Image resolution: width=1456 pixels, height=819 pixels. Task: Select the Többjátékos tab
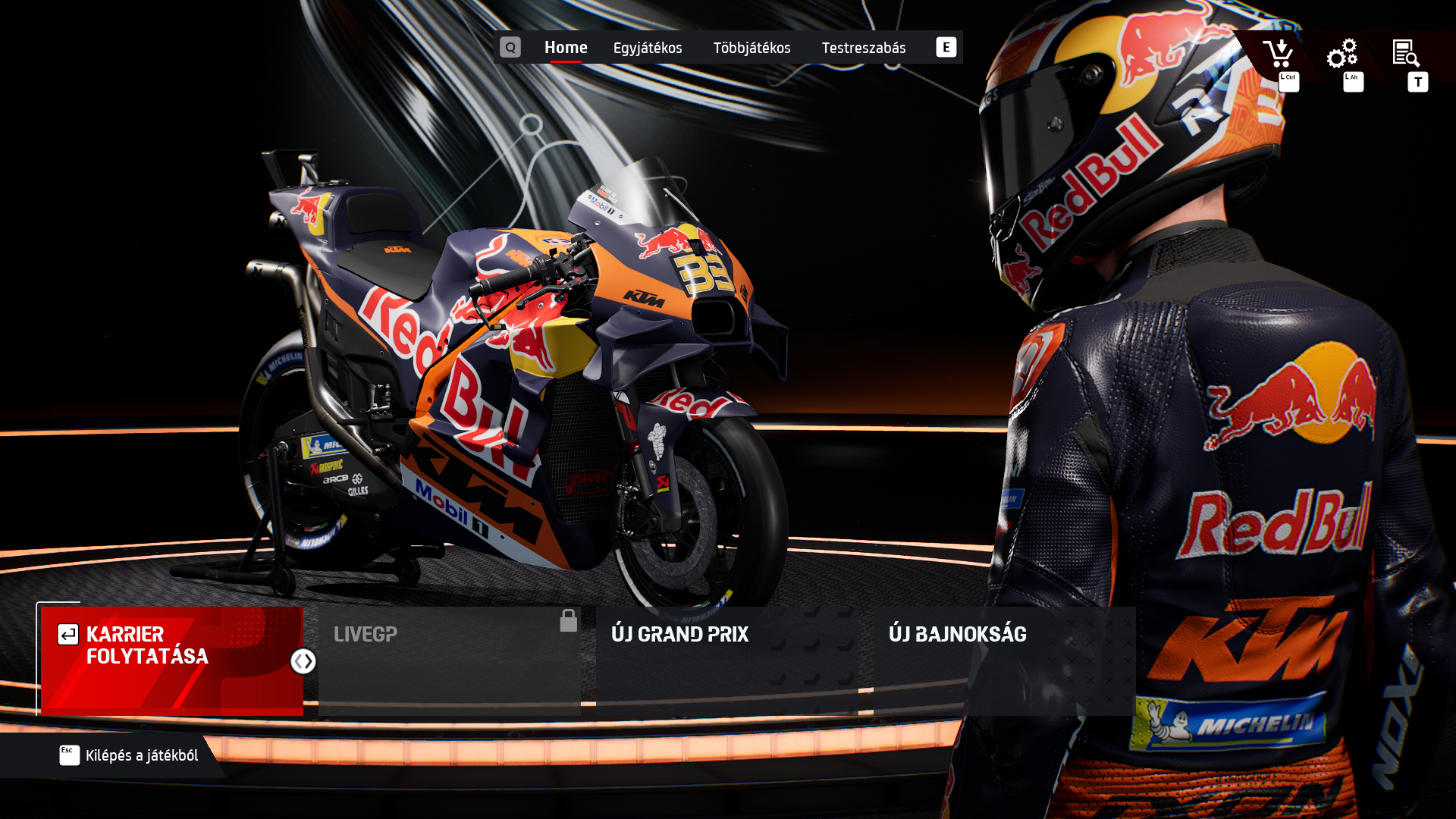(752, 48)
